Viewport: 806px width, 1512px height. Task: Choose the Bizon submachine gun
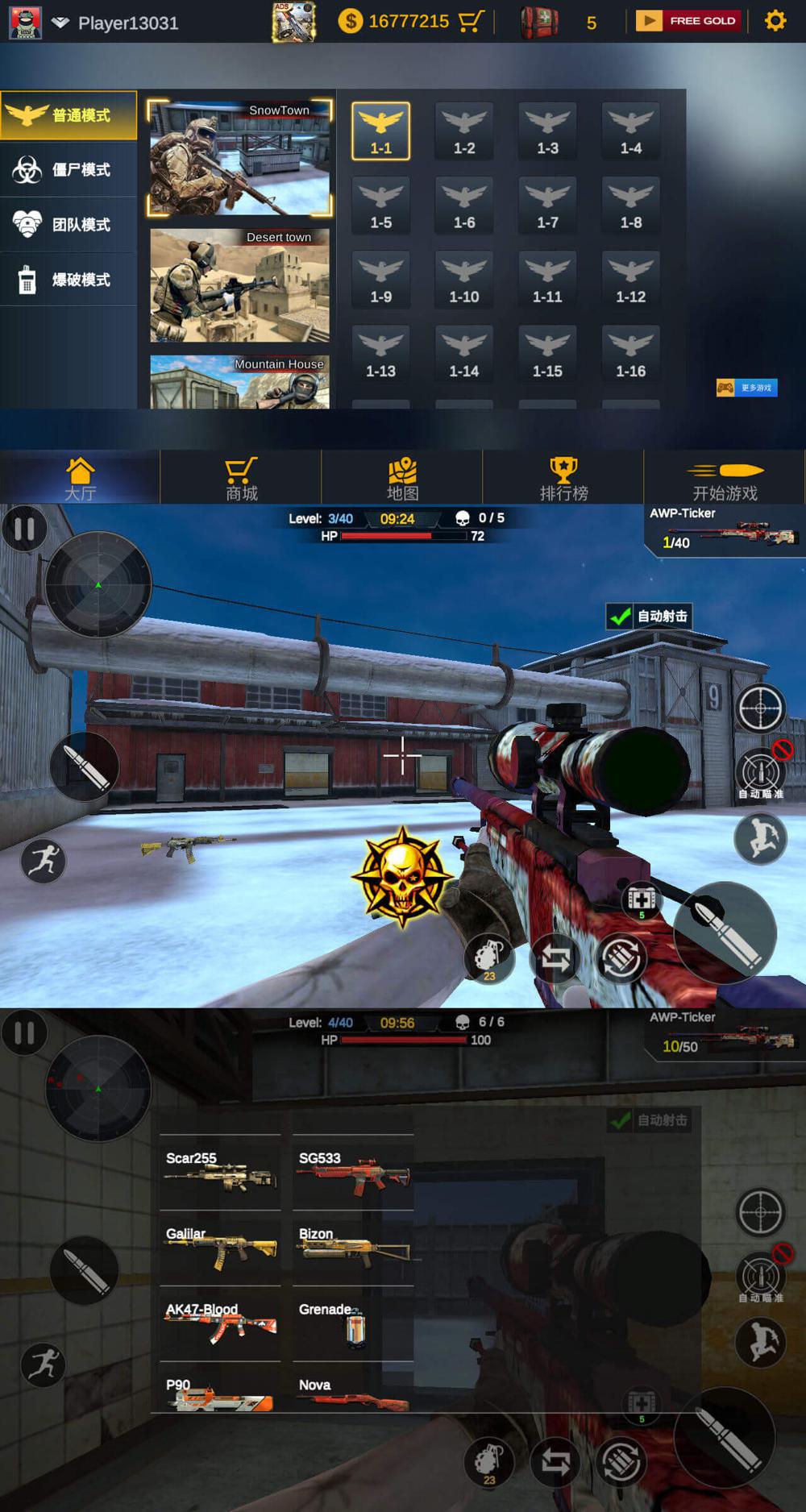tap(353, 1248)
